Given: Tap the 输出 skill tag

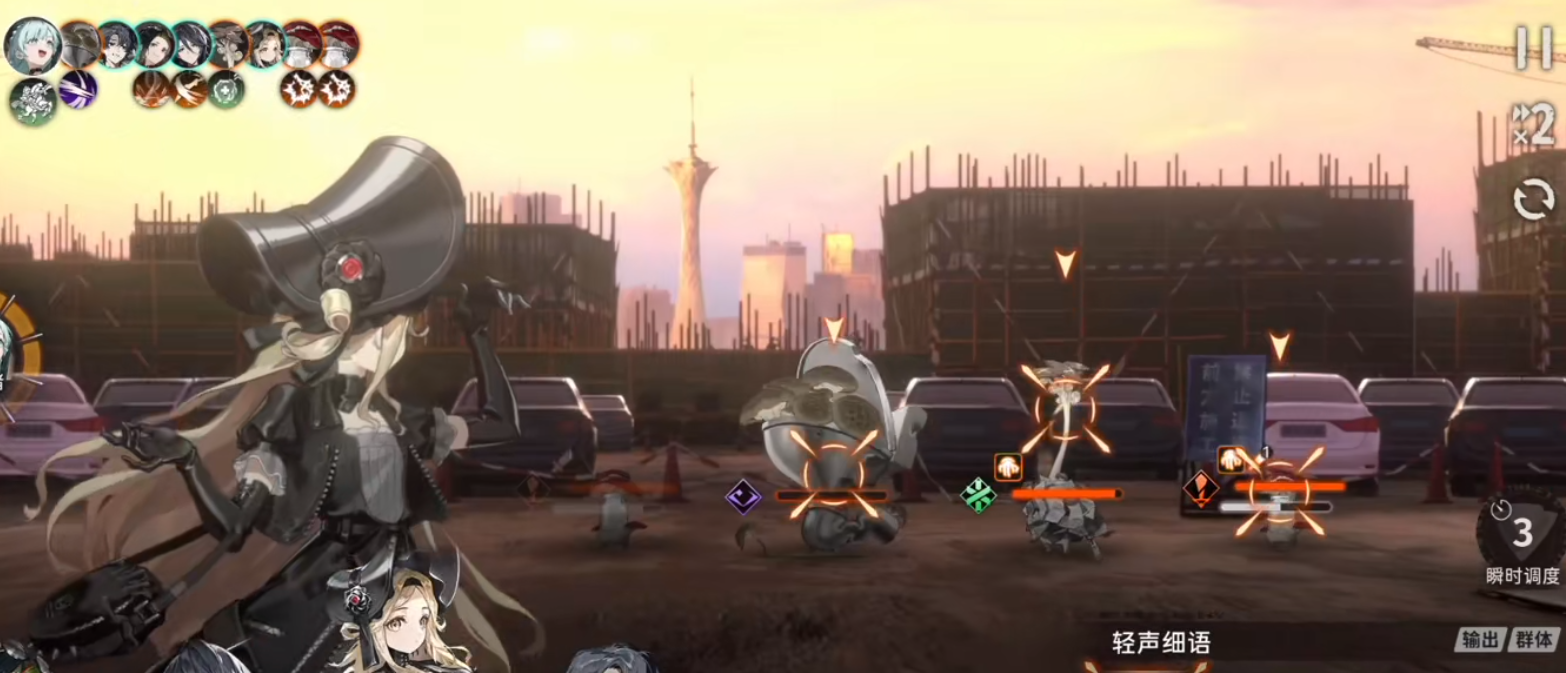Looking at the screenshot, I should (x=1480, y=640).
